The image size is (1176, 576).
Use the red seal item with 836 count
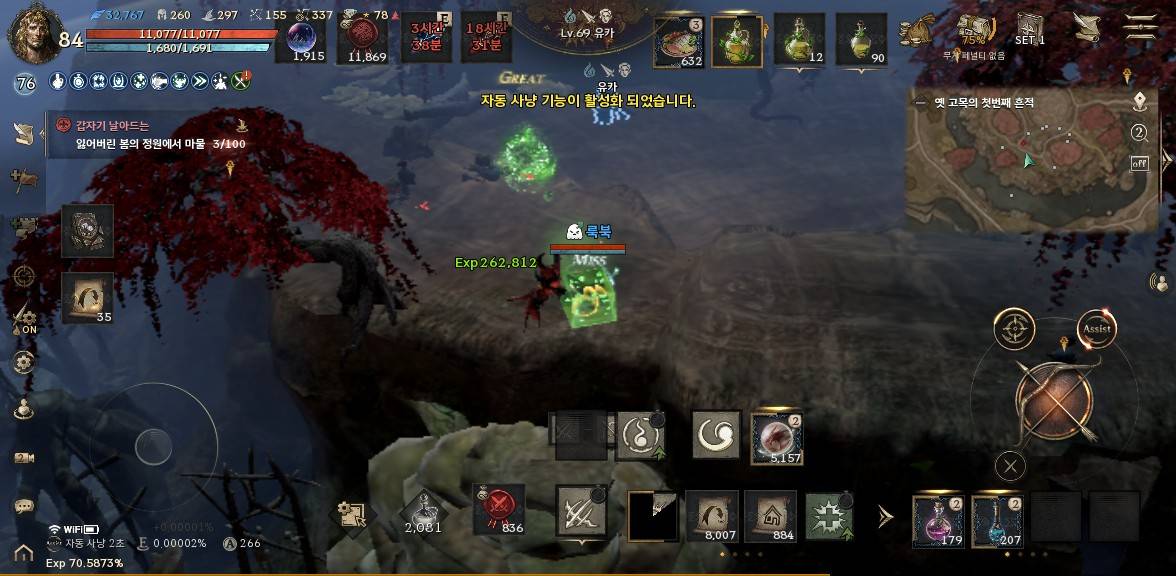pos(498,507)
